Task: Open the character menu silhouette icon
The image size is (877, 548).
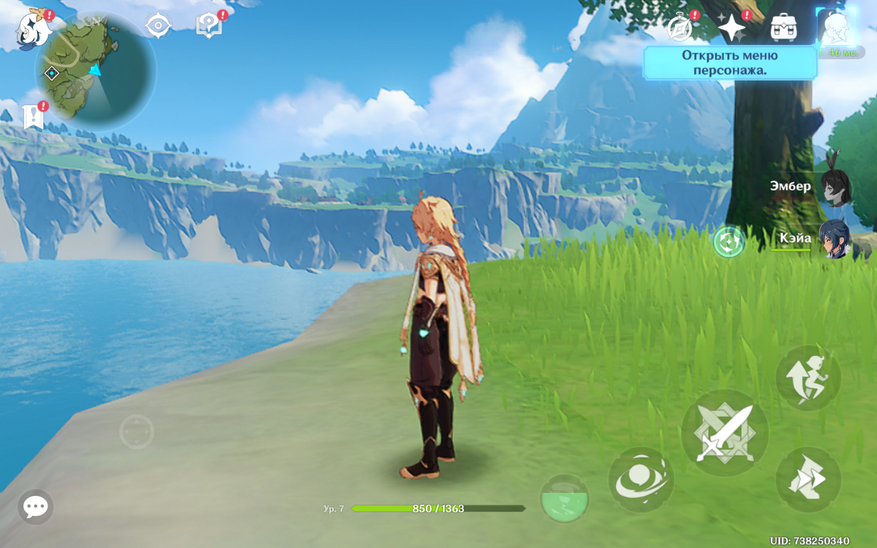Action: point(836,29)
